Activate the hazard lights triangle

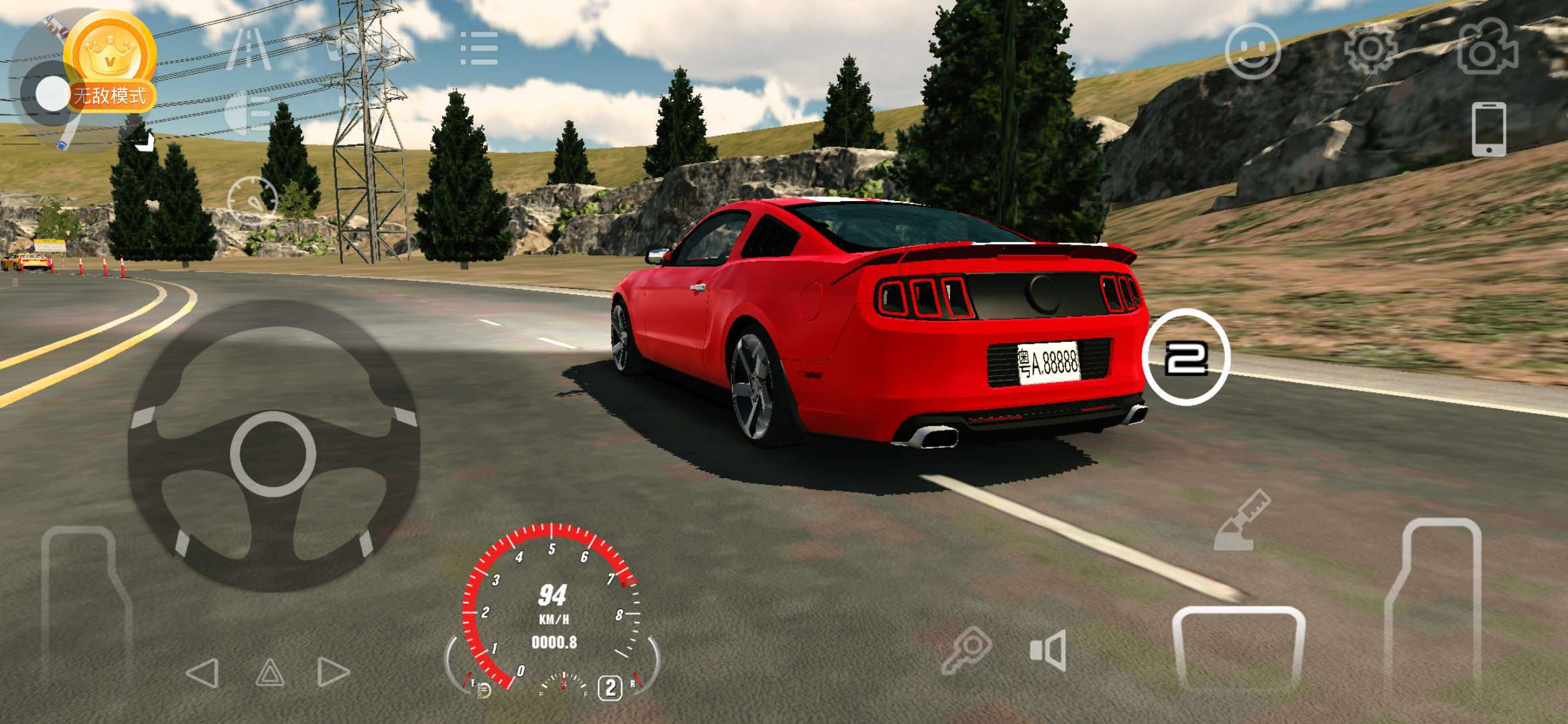tap(270, 672)
